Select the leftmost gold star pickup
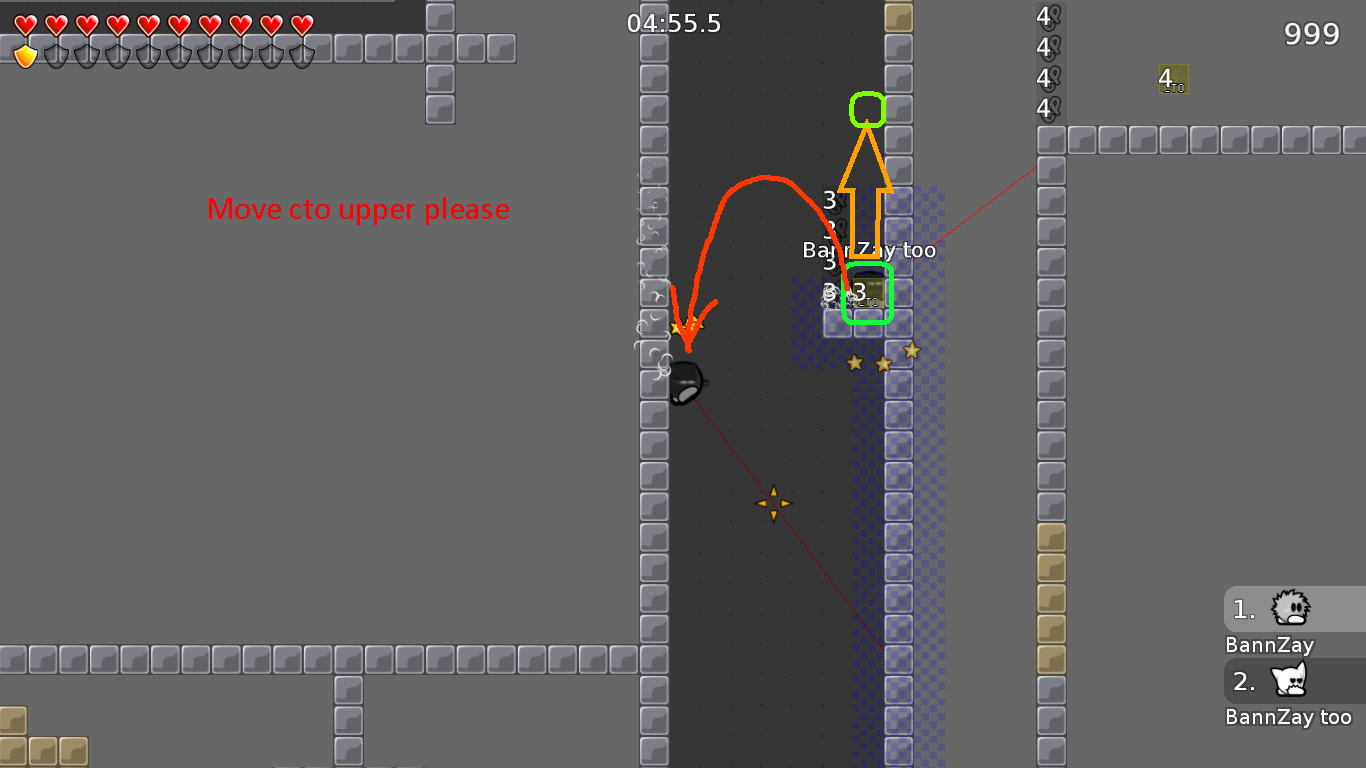Viewport: 1366px width, 768px height. [855, 362]
